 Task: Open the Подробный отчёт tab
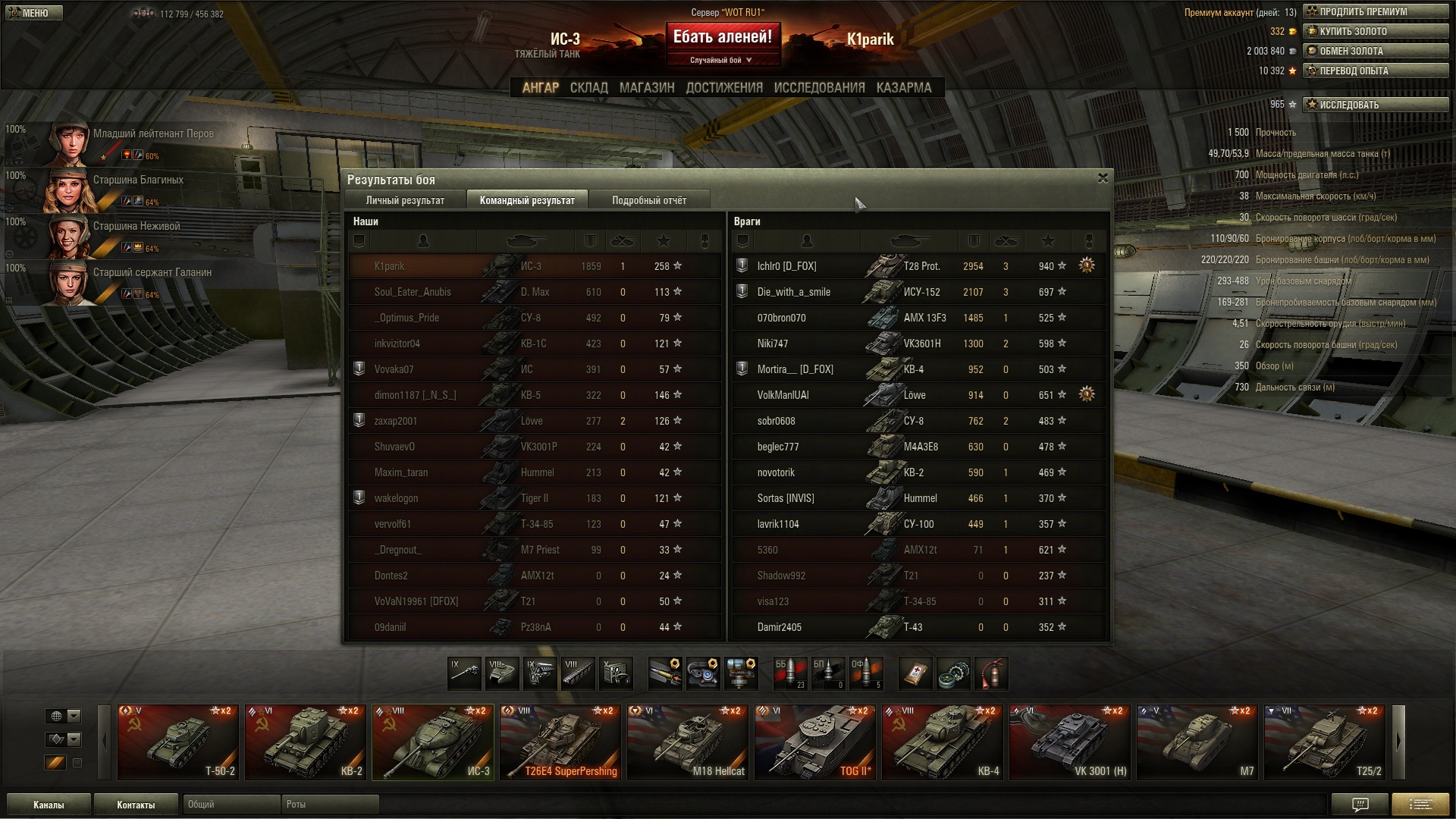click(649, 200)
